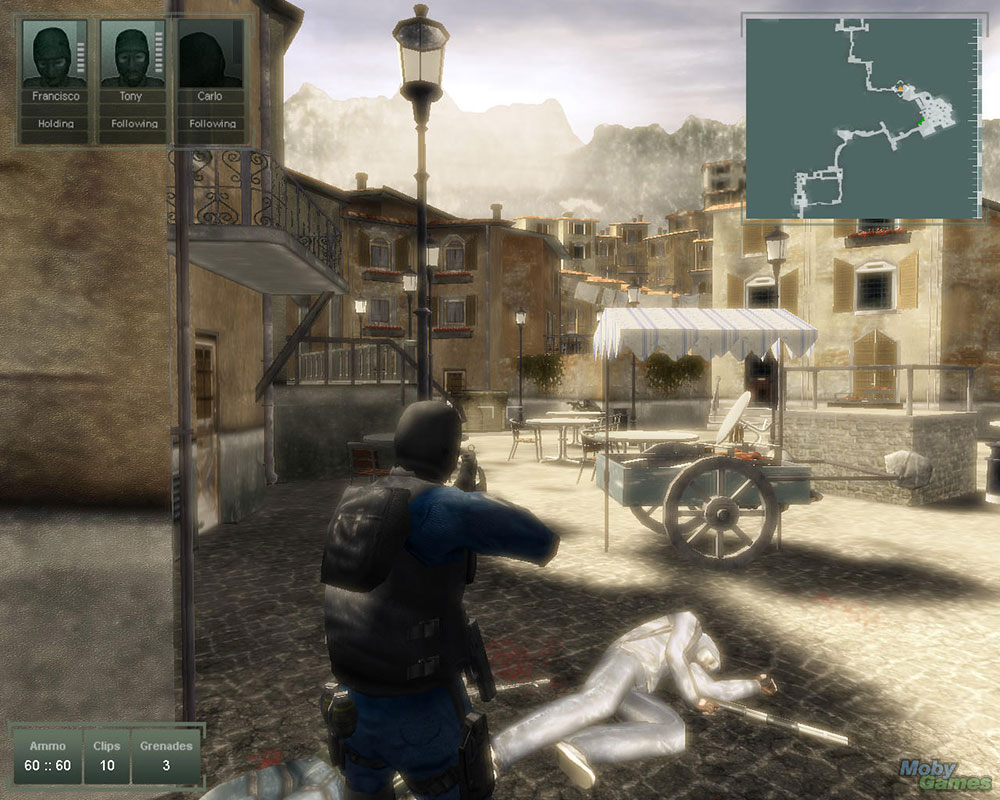Click the level minimap

click(862, 117)
